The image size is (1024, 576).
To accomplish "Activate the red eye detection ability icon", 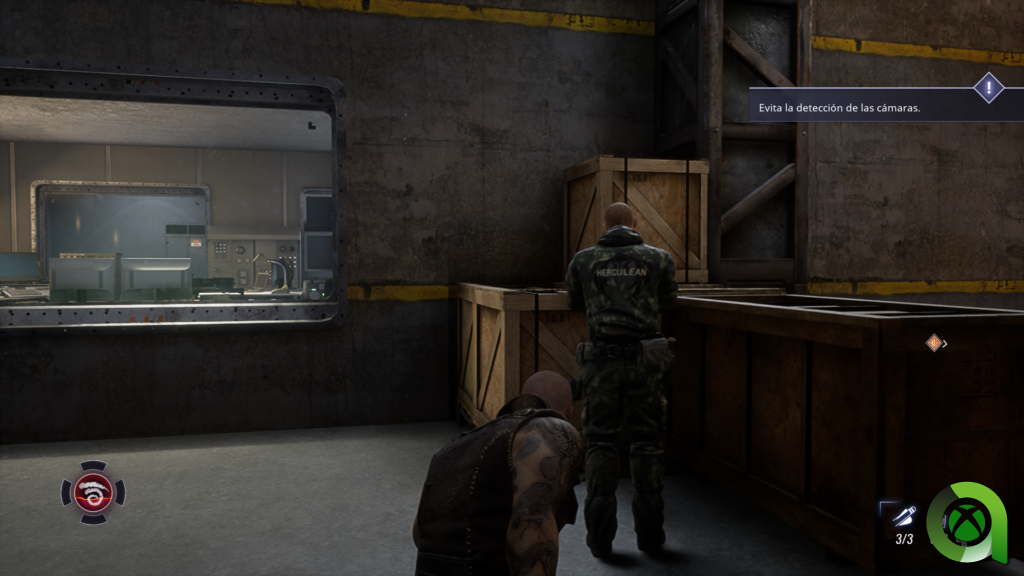I will point(93,492).
